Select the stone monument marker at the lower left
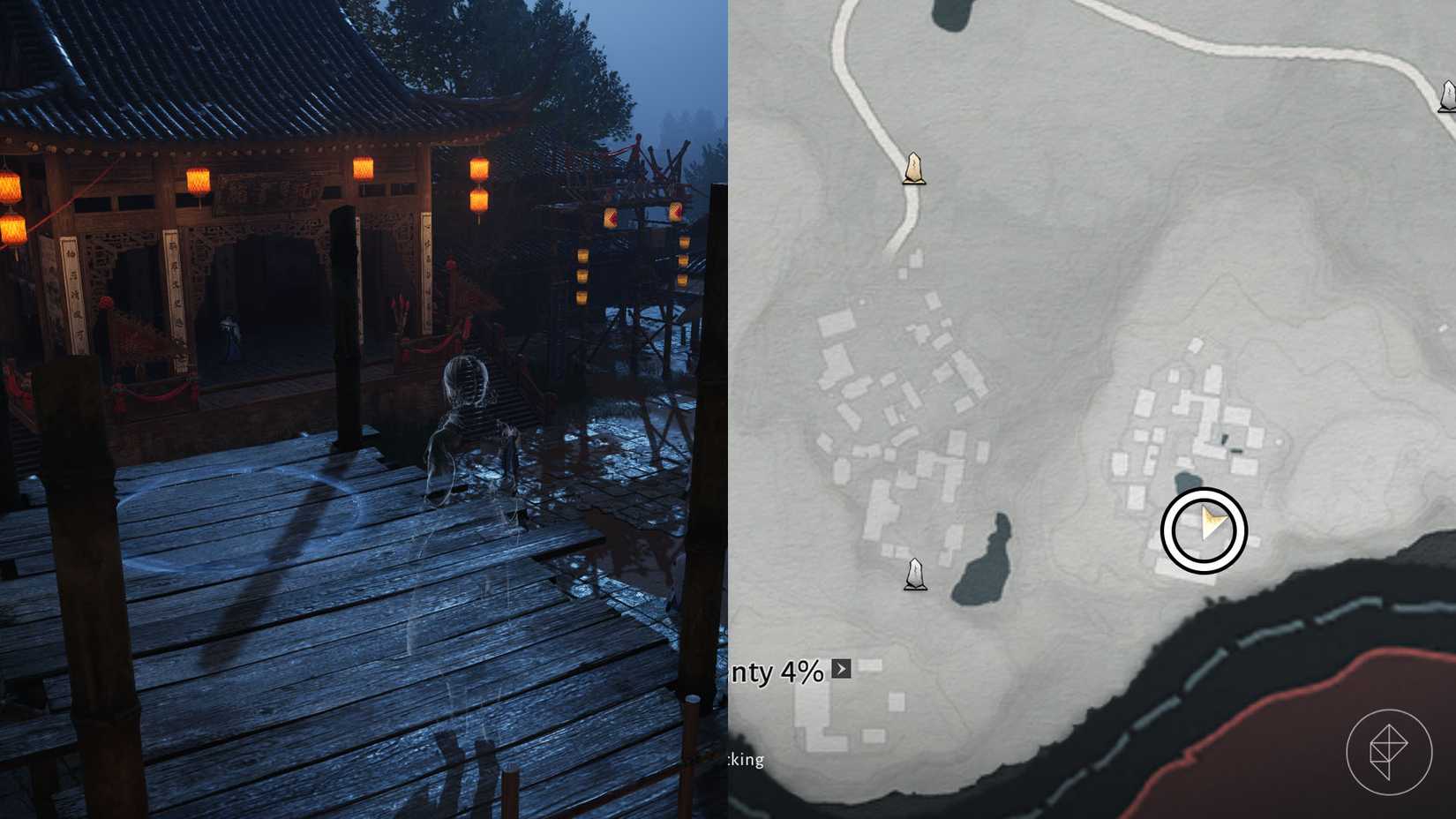 [917, 574]
